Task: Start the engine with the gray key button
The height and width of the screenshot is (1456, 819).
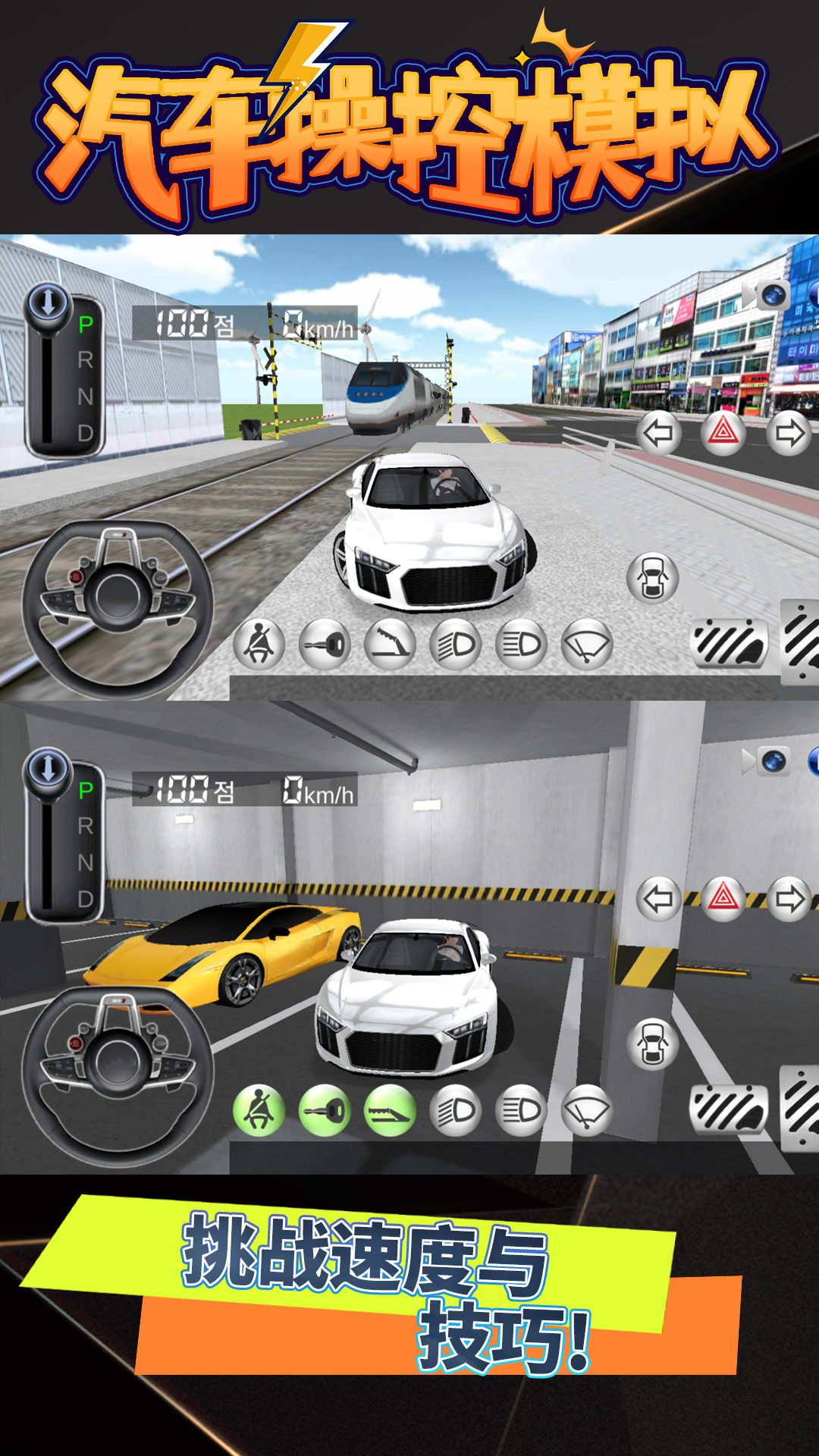Action: (325, 645)
